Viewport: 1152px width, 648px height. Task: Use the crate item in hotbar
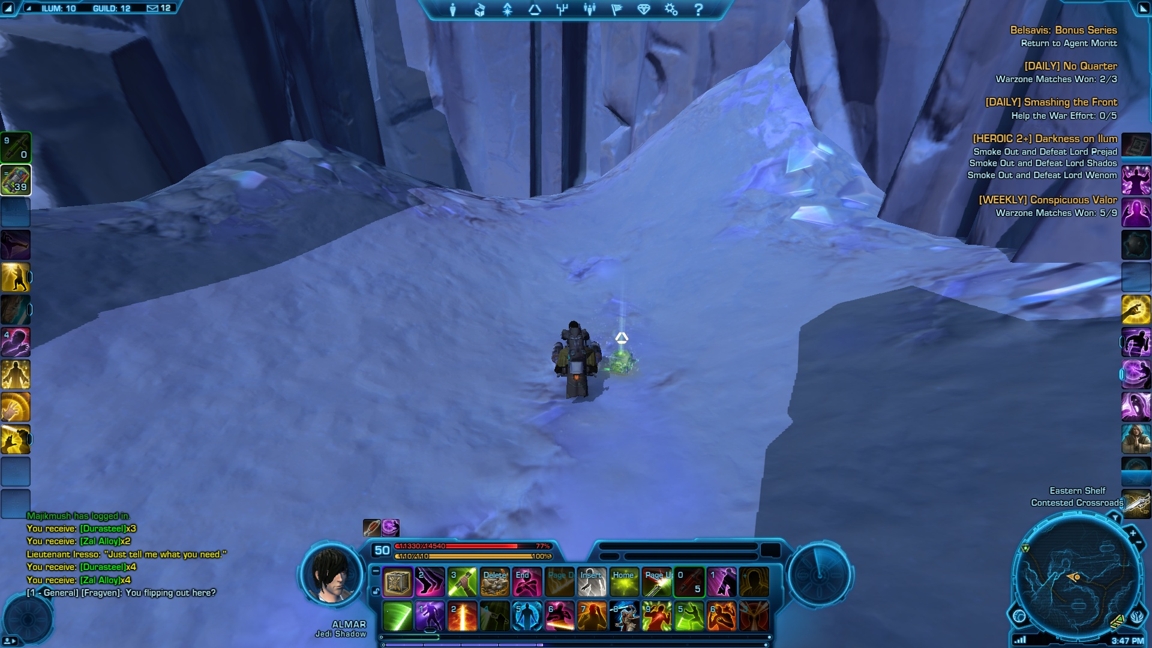coord(398,582)
